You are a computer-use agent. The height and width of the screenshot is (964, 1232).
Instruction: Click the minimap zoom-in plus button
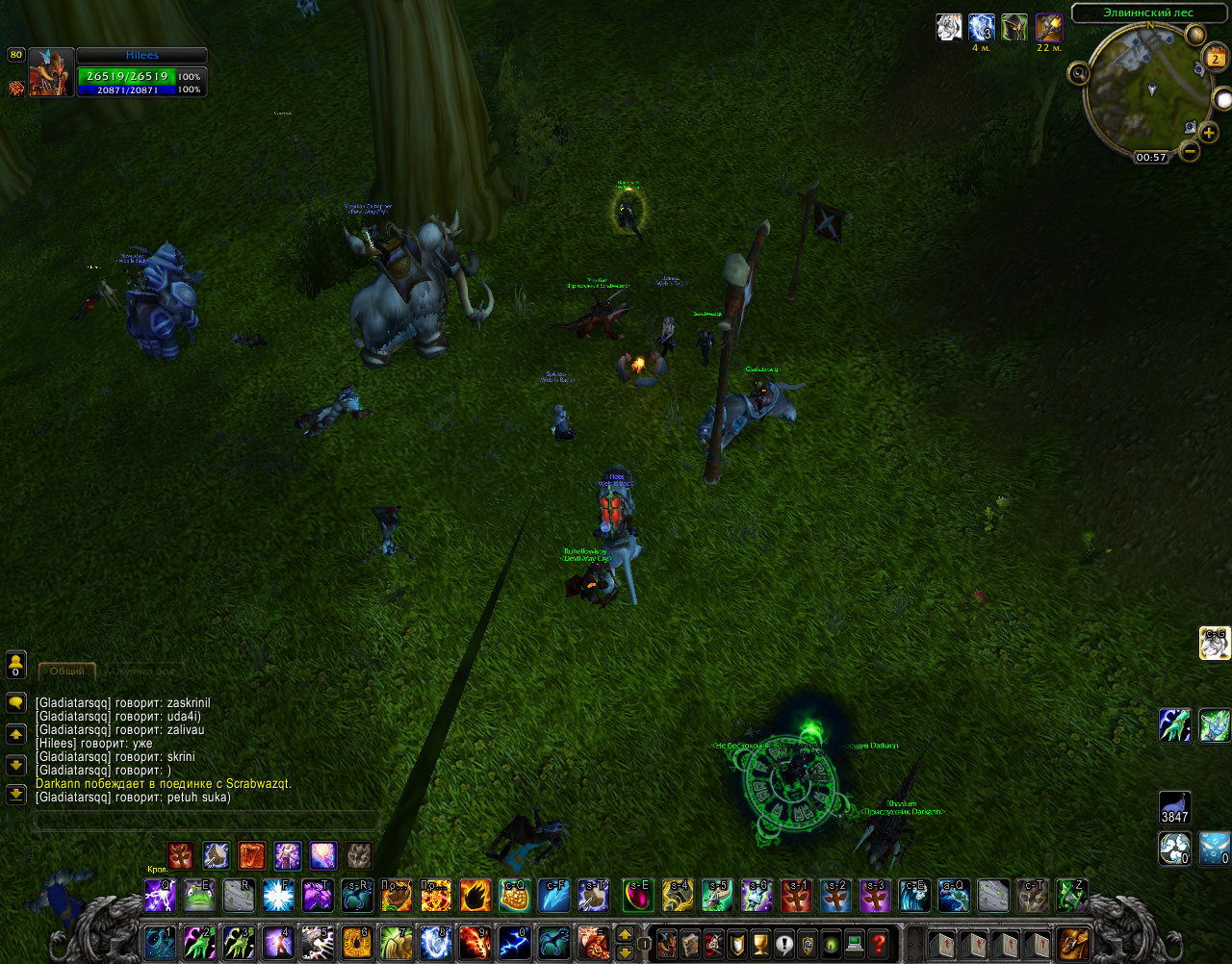click(x=1210, y=133)
